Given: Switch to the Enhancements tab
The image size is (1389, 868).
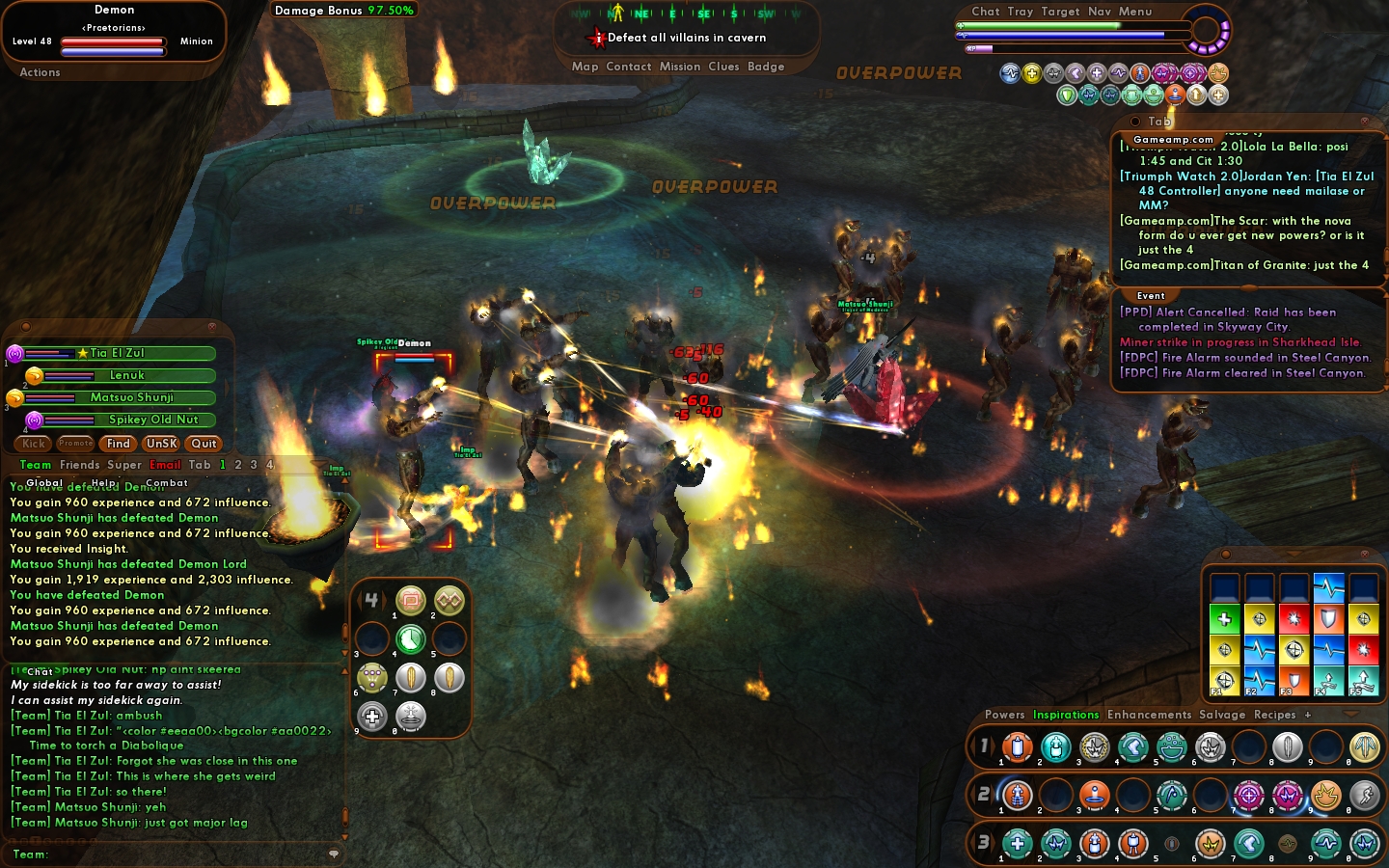Looking at the screenshot, I should pos(1149,715).
